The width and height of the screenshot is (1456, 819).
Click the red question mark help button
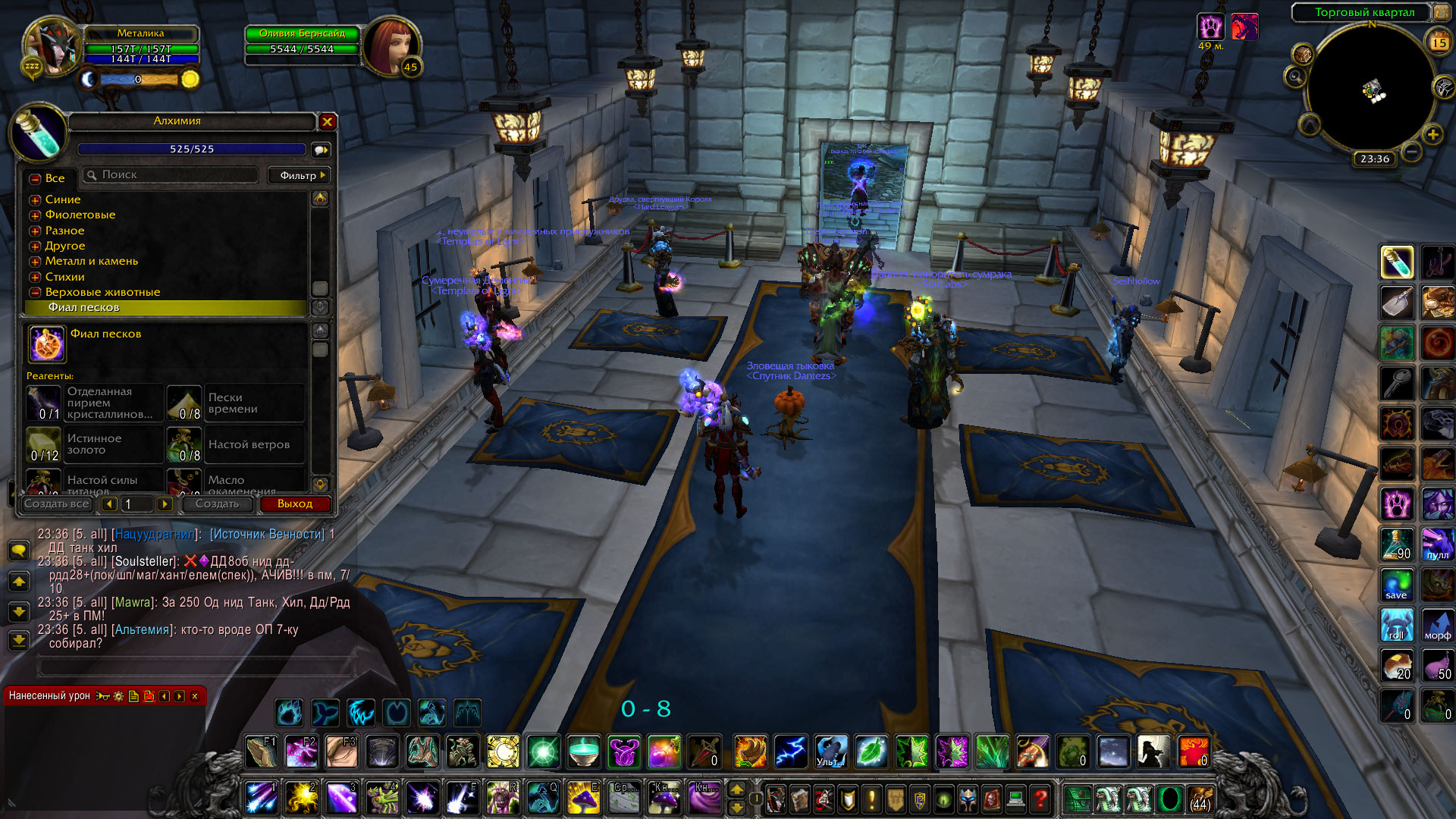click(x=1040, y=799)
